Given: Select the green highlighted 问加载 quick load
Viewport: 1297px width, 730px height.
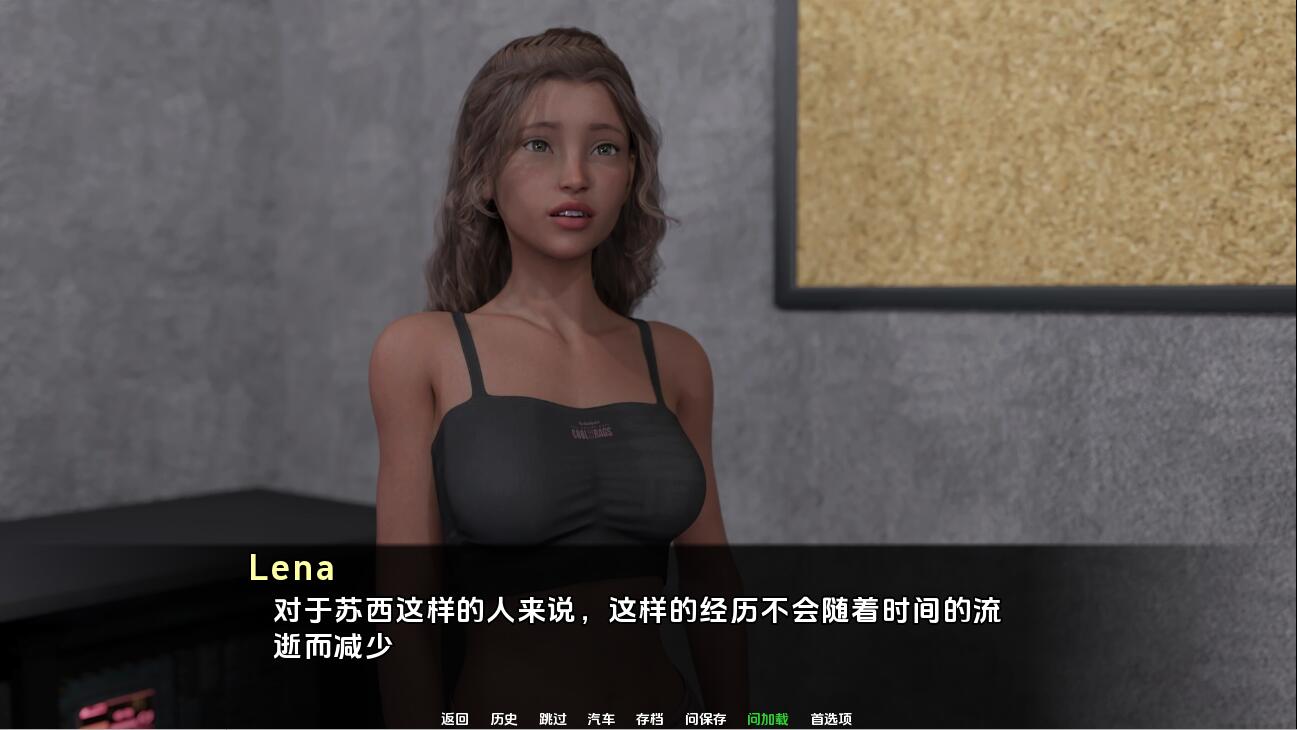Looking at the screenshot, I should point(768,718).
